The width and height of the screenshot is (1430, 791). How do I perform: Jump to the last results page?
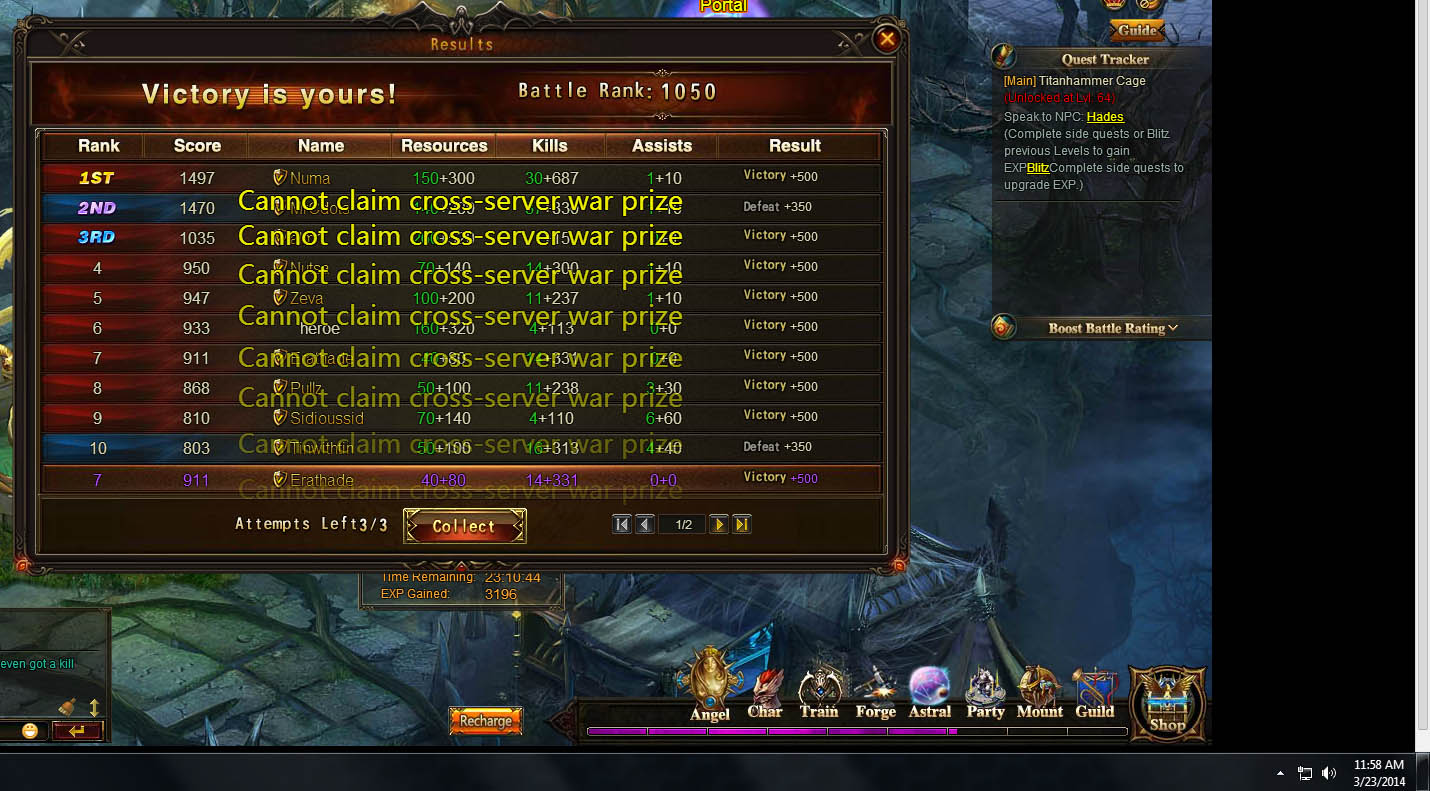click(742, 525)
